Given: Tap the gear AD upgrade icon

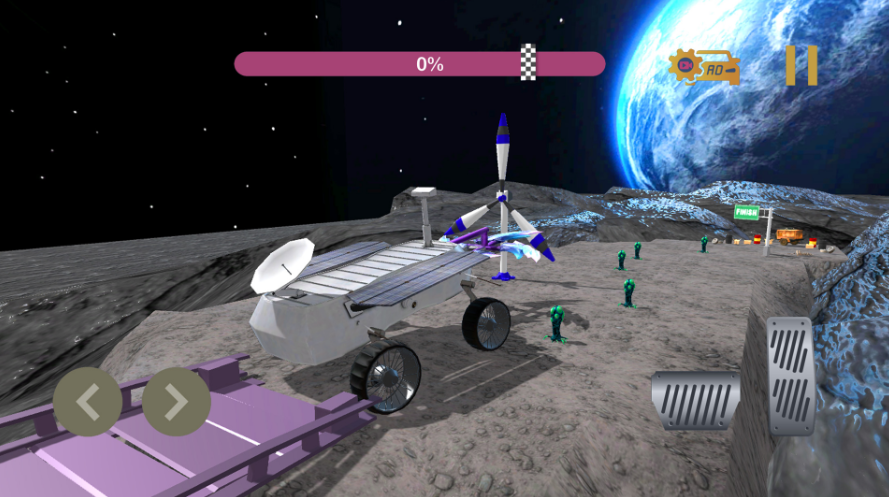Looking at the screenshot, I should pos(704,67).
